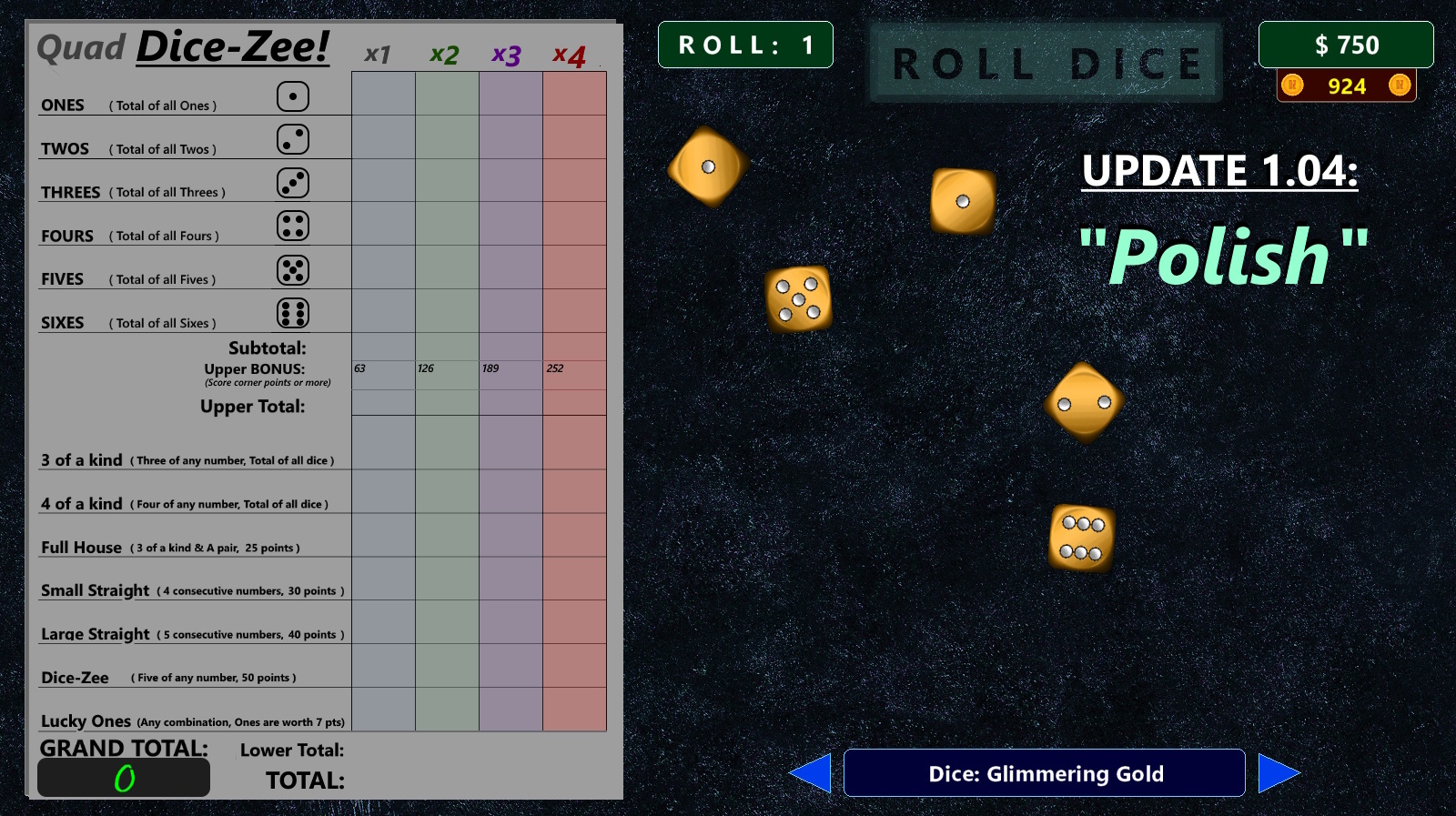Click the Sixes die face icon
1456x816 pixels.
point(292,312)
